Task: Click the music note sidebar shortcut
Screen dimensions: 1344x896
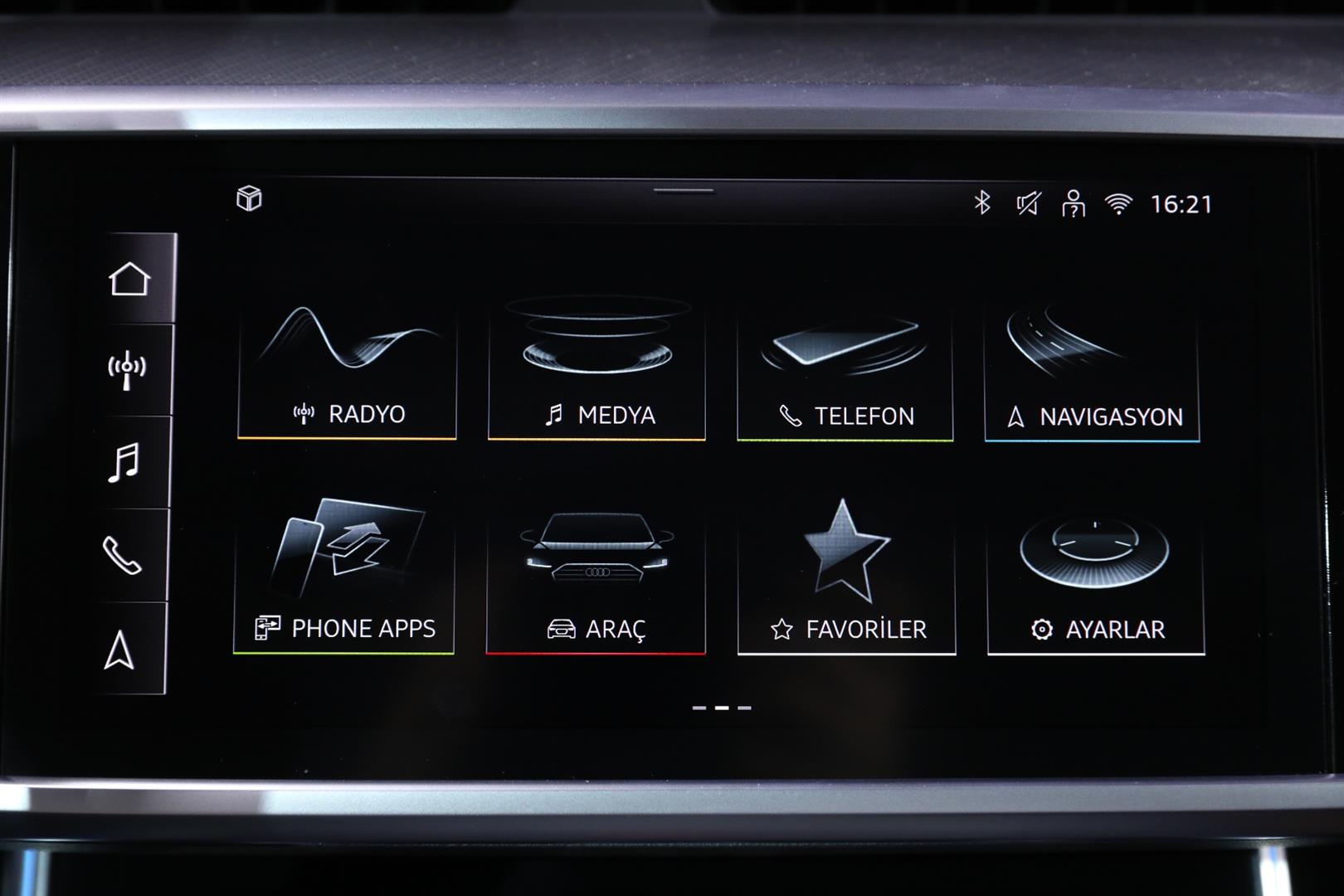Action: pyautogui.click(x=124, y=462)
